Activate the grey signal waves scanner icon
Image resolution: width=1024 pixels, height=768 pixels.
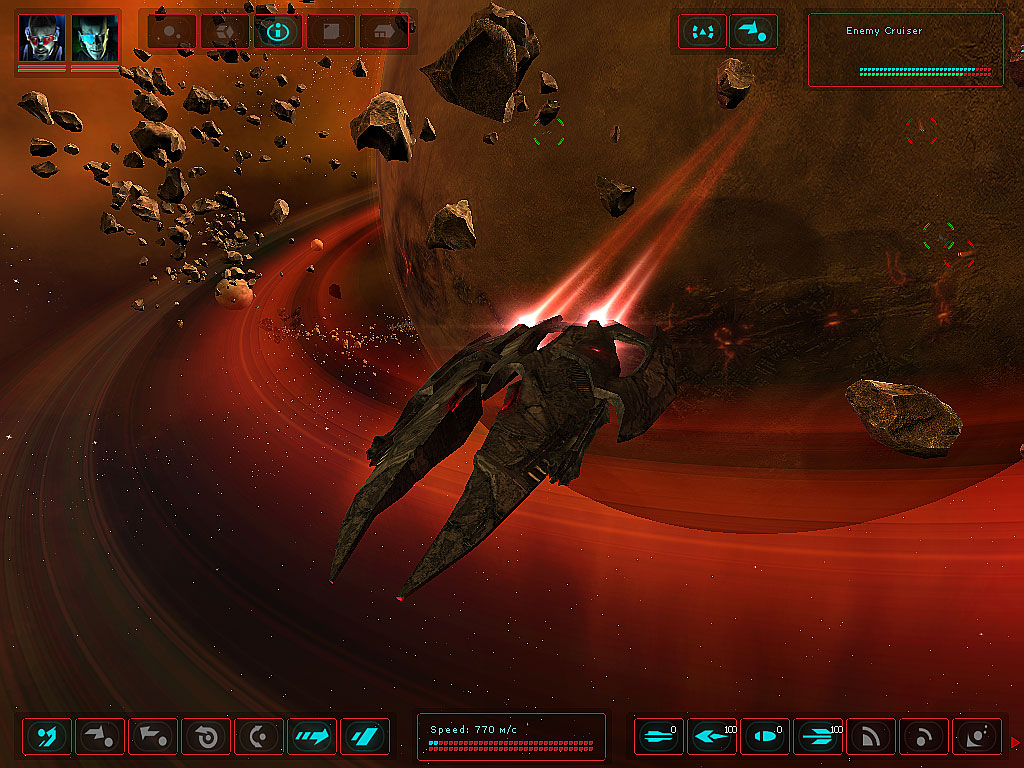click(871, 737)
